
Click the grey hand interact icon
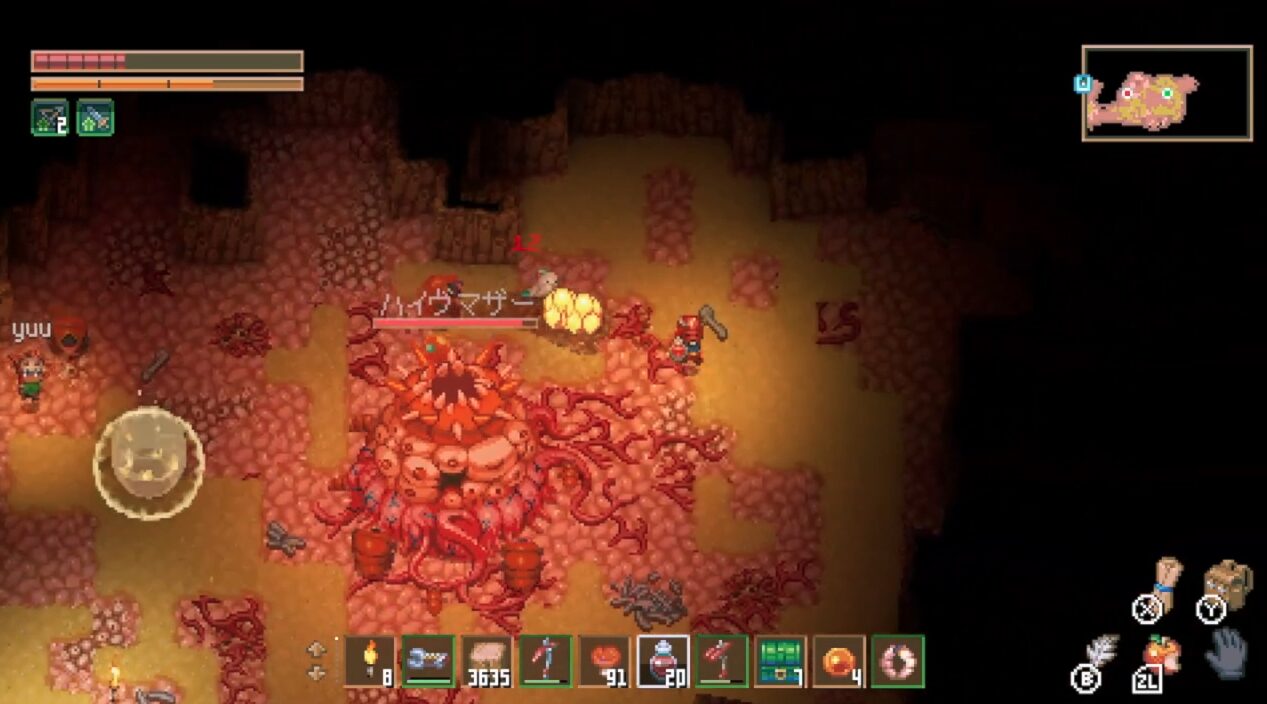point(1225,654)
